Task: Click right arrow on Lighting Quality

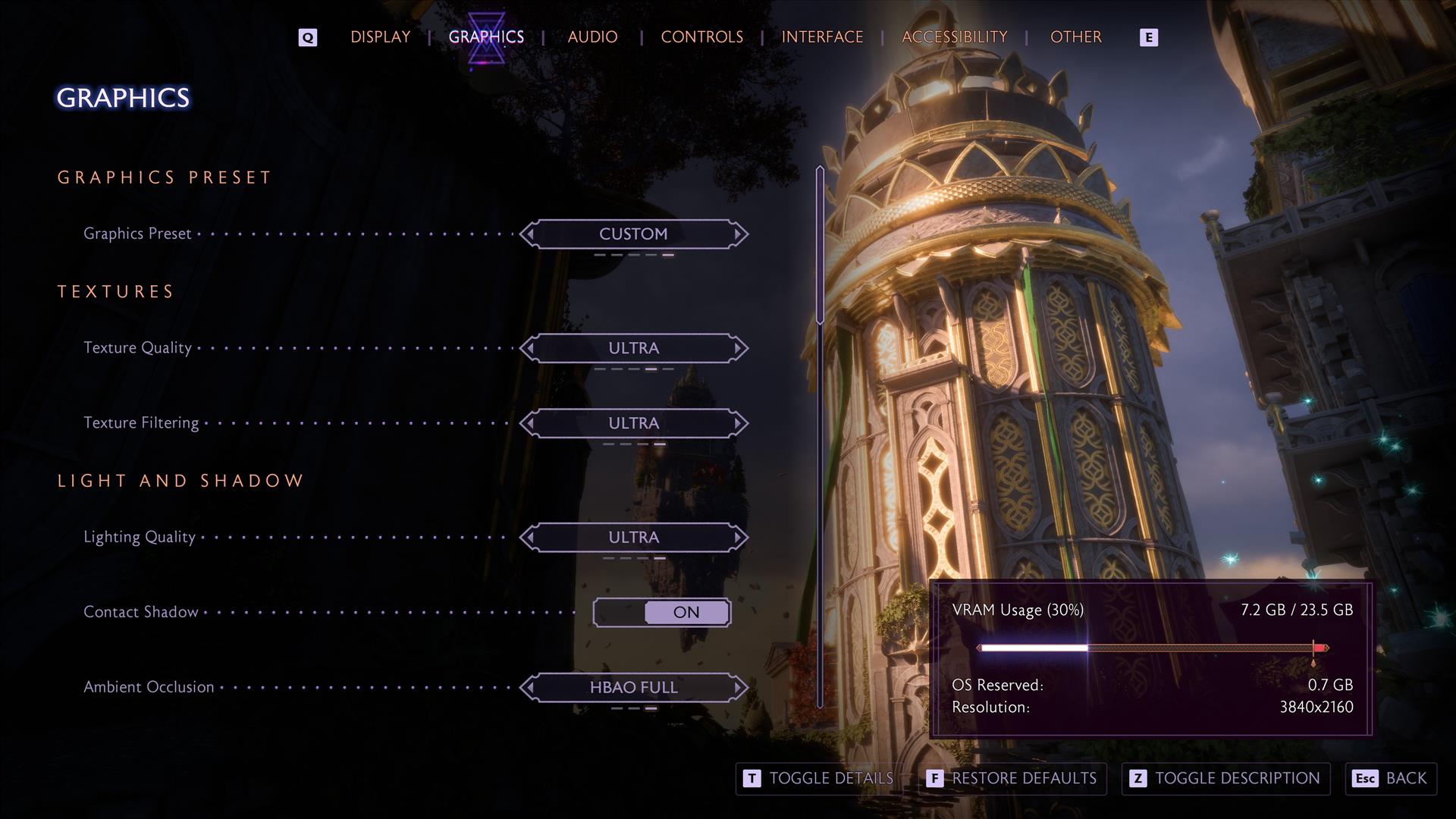Action: pyautogui.click(x=738, y=538)
